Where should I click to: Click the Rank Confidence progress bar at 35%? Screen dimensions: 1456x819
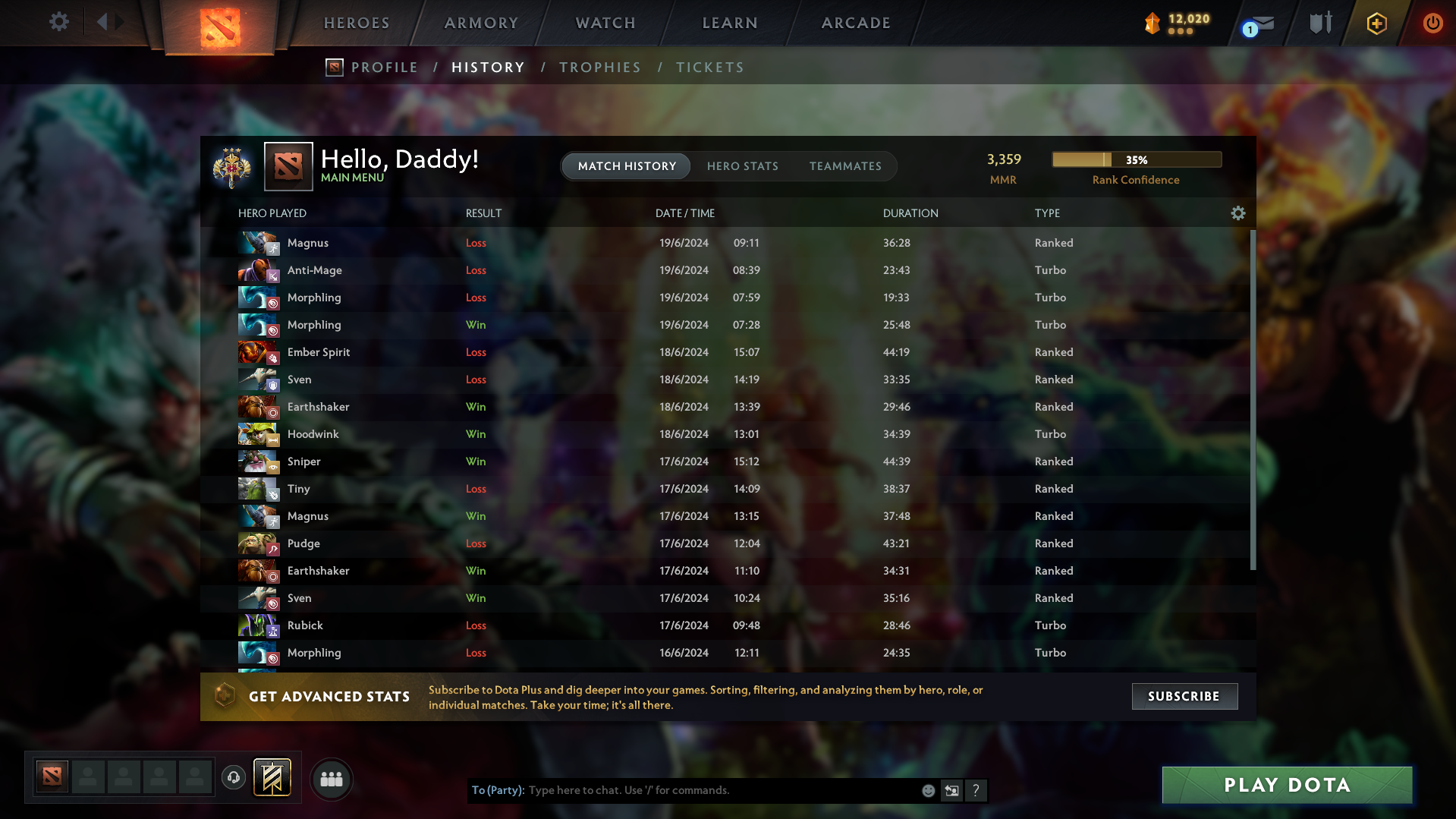pyautogui.click(x=1136, y=159)
